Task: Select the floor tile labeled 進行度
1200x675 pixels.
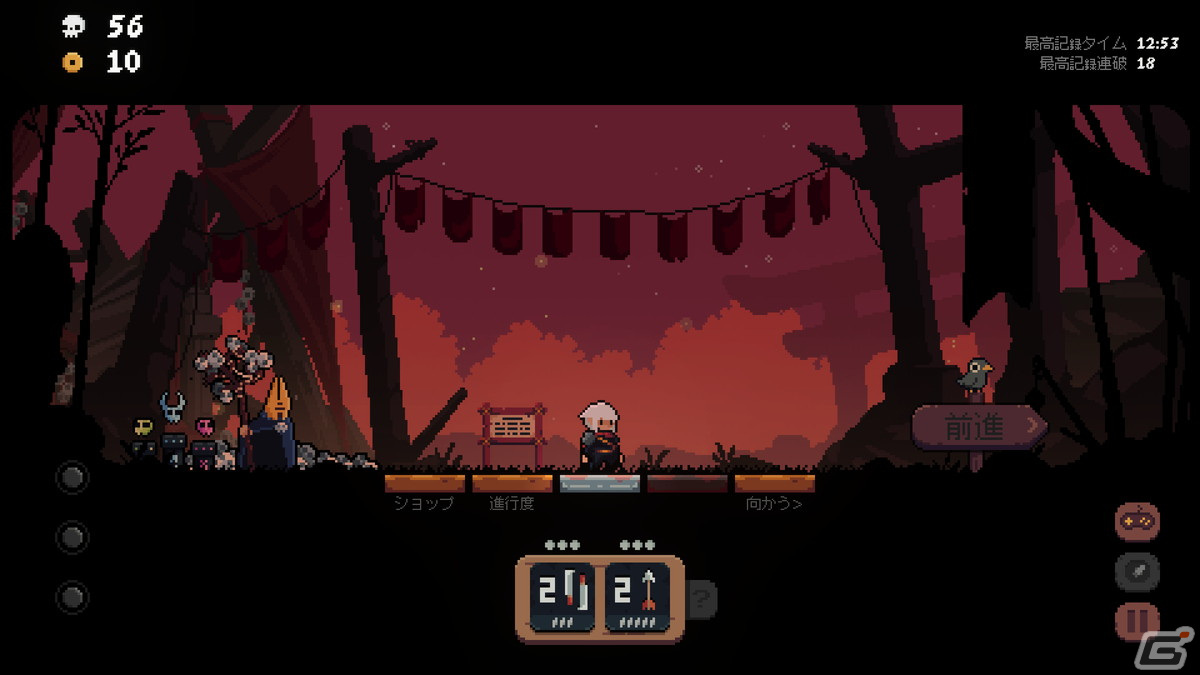Action: click(x=512, y=484)
